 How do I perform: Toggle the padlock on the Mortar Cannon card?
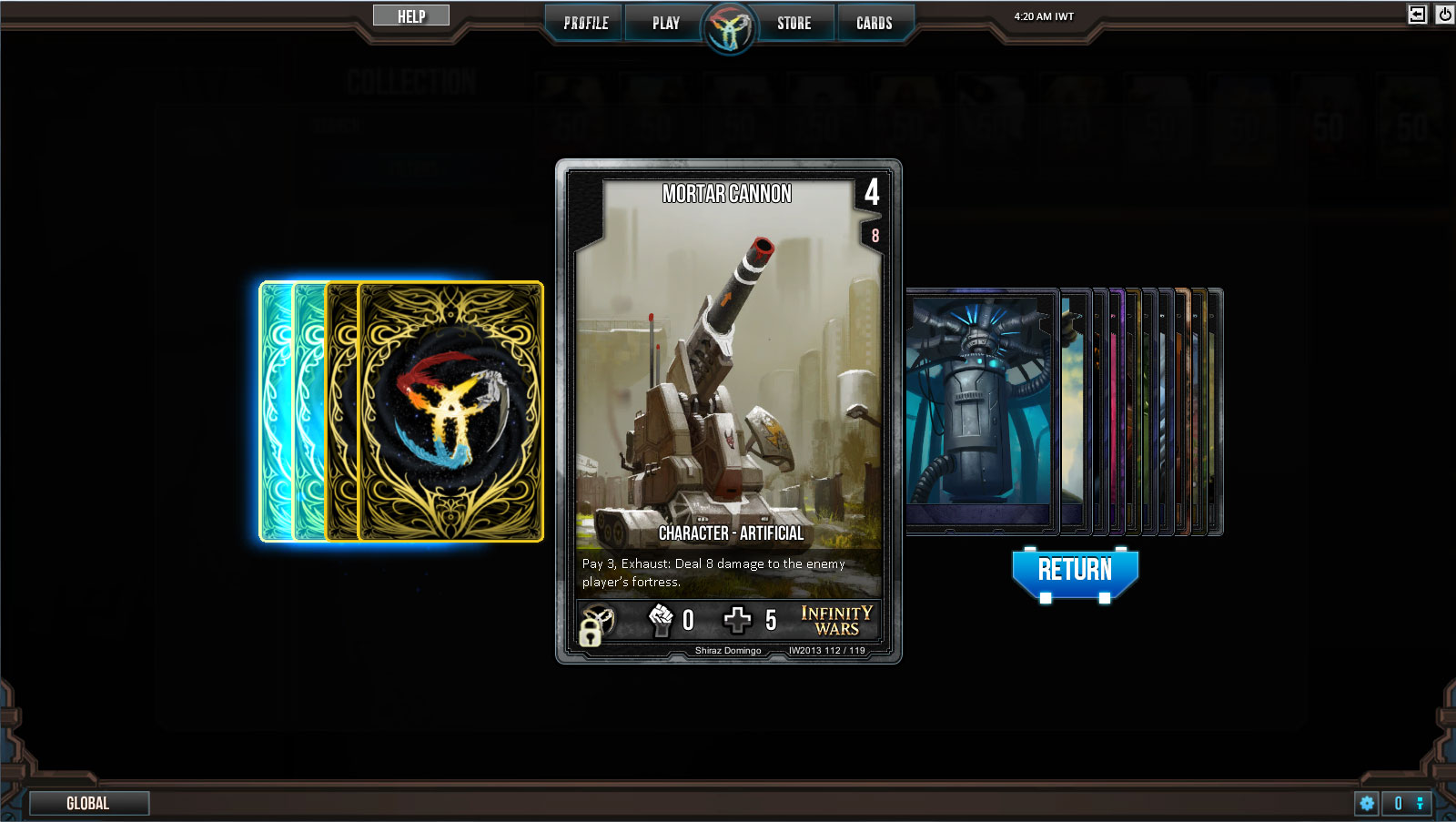click(x=590, y=633)
